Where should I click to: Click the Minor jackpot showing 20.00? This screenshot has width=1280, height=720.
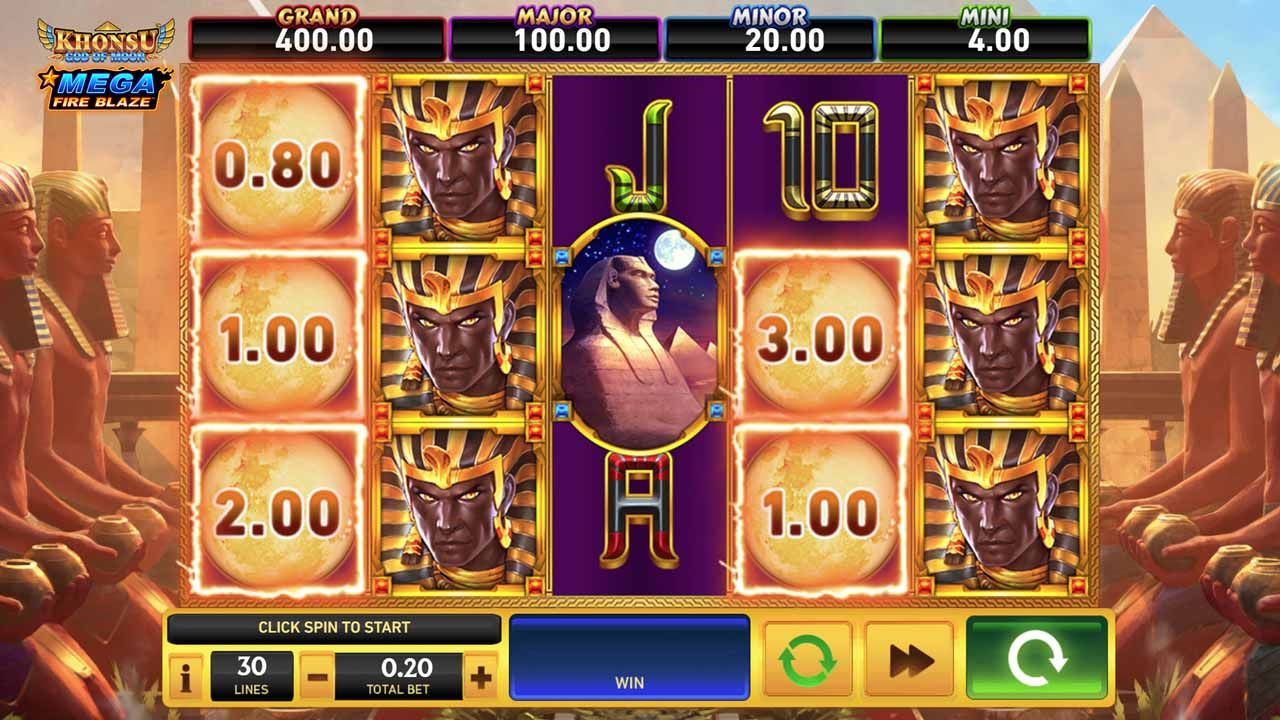pos(768,31)
